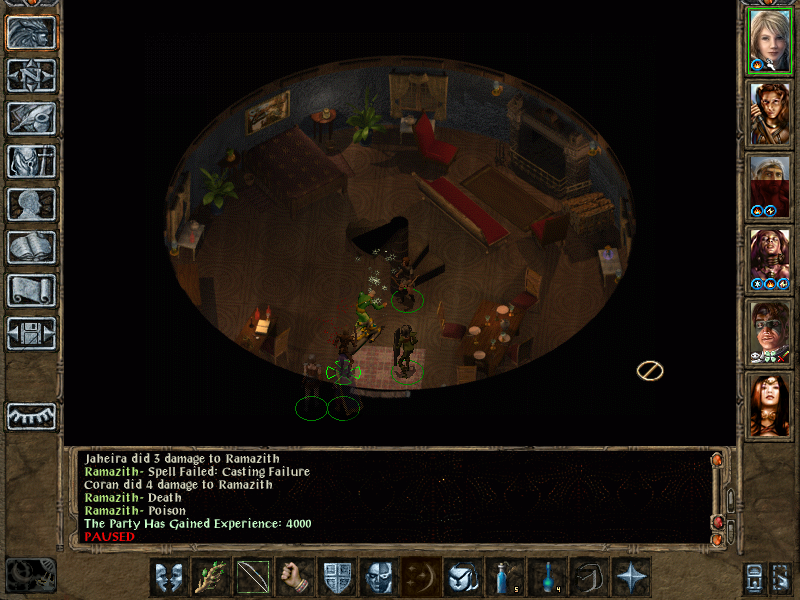
Task: Equip the leafy club weapon slot
Action: pyautogui.click(x=211, y=577)
